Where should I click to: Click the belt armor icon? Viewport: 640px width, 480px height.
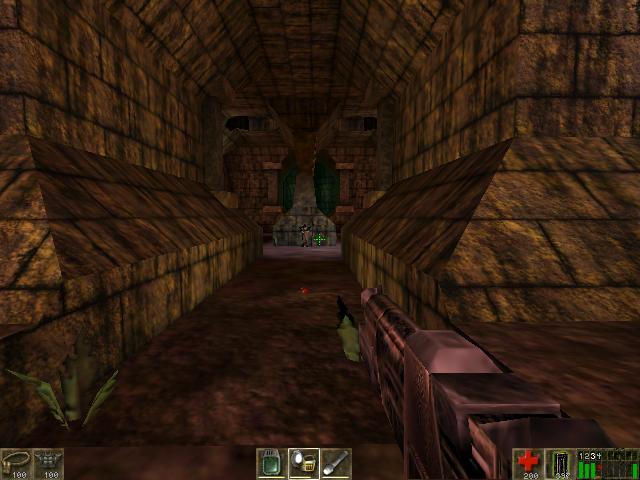pyautogui.click(x=15, y=461)
